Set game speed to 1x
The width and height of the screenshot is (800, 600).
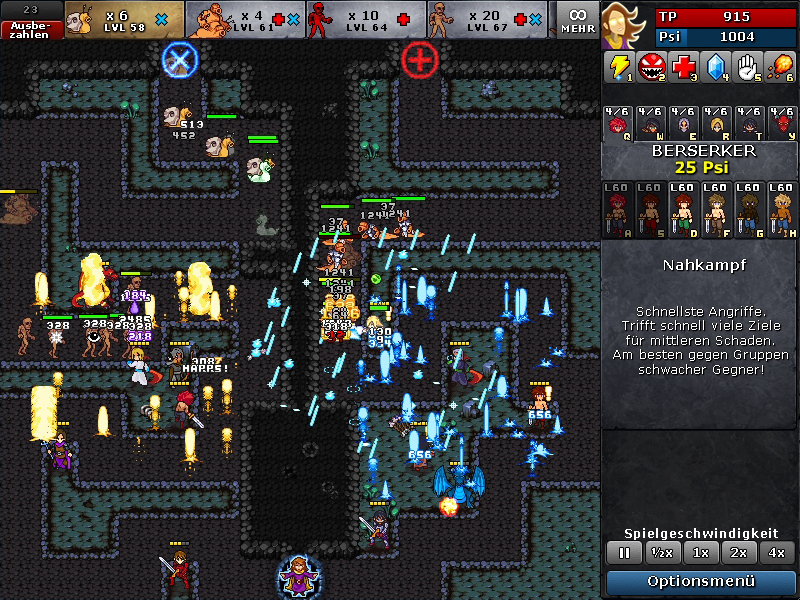tap(701, 552)
